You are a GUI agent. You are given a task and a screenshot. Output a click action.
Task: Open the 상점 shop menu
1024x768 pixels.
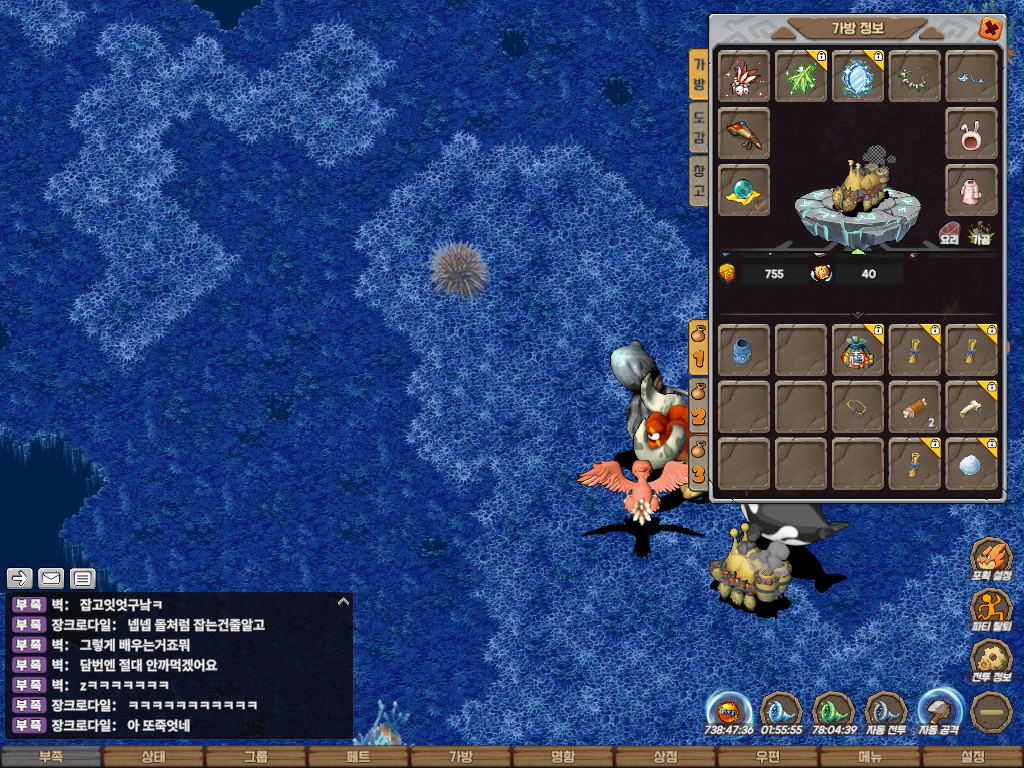coord(665,757)
